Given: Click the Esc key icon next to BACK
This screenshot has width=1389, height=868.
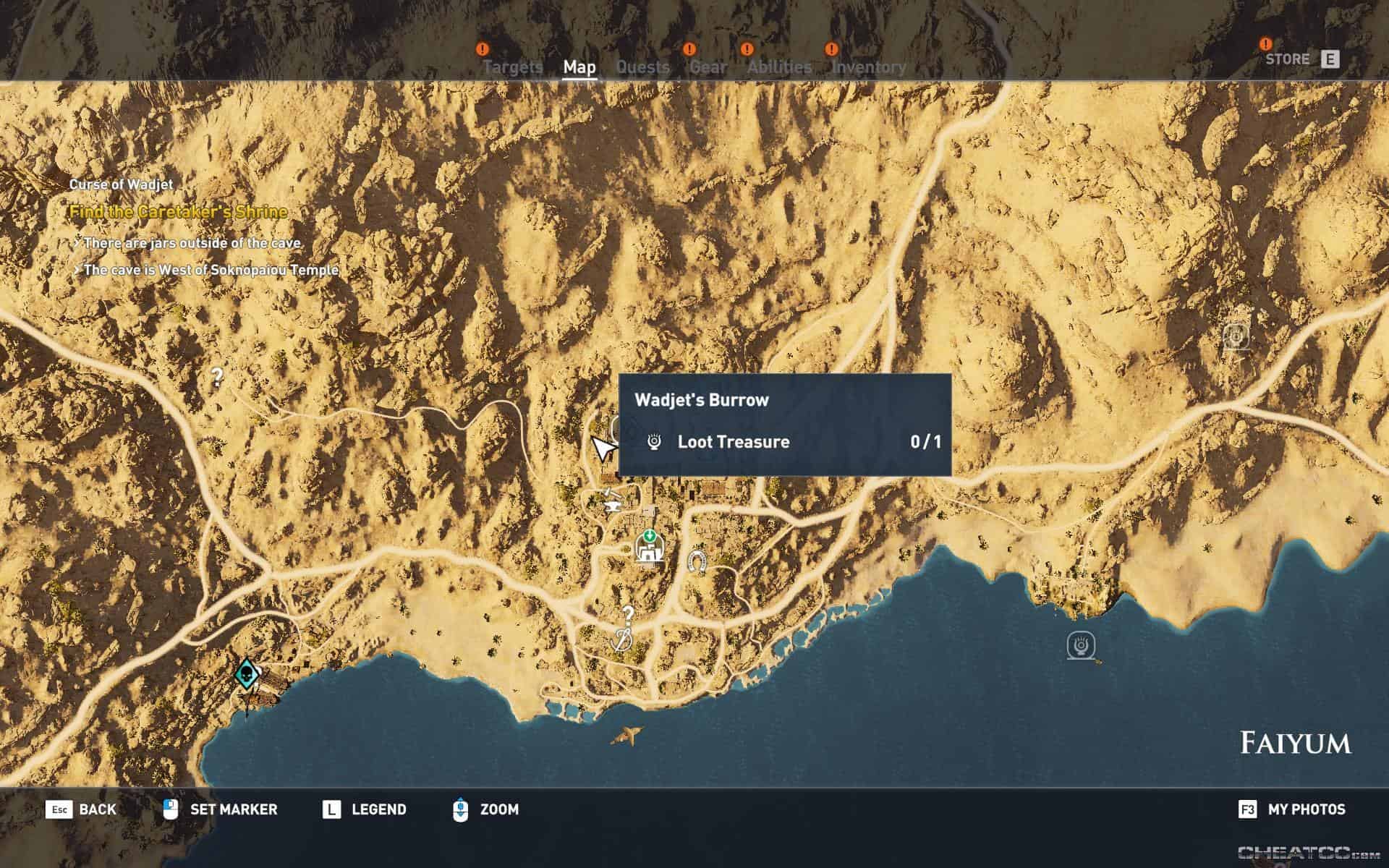Looking at the screenshot, I should (60, 809).
